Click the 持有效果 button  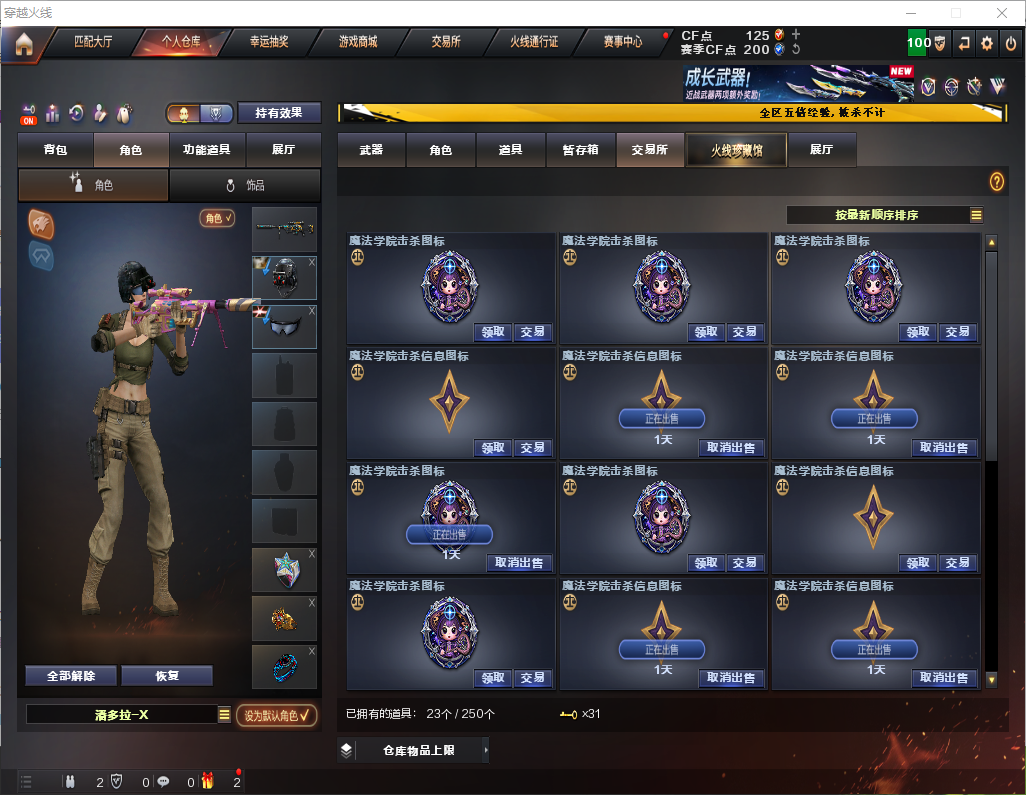click(279, 113)
